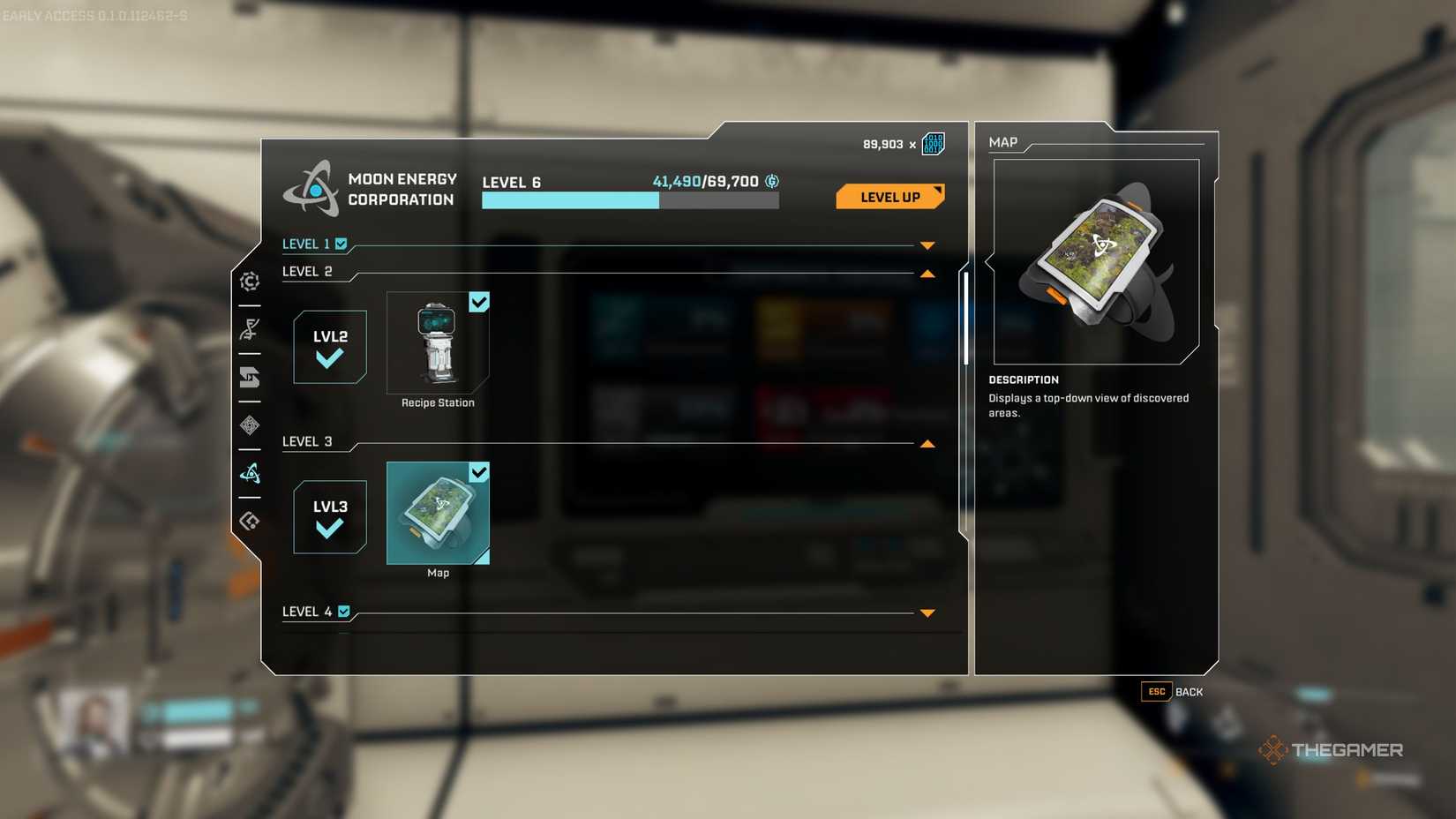This screenshot has width=1456, height=819.
Task: Collapse the Level 2 section
Action: pos(926,274)
